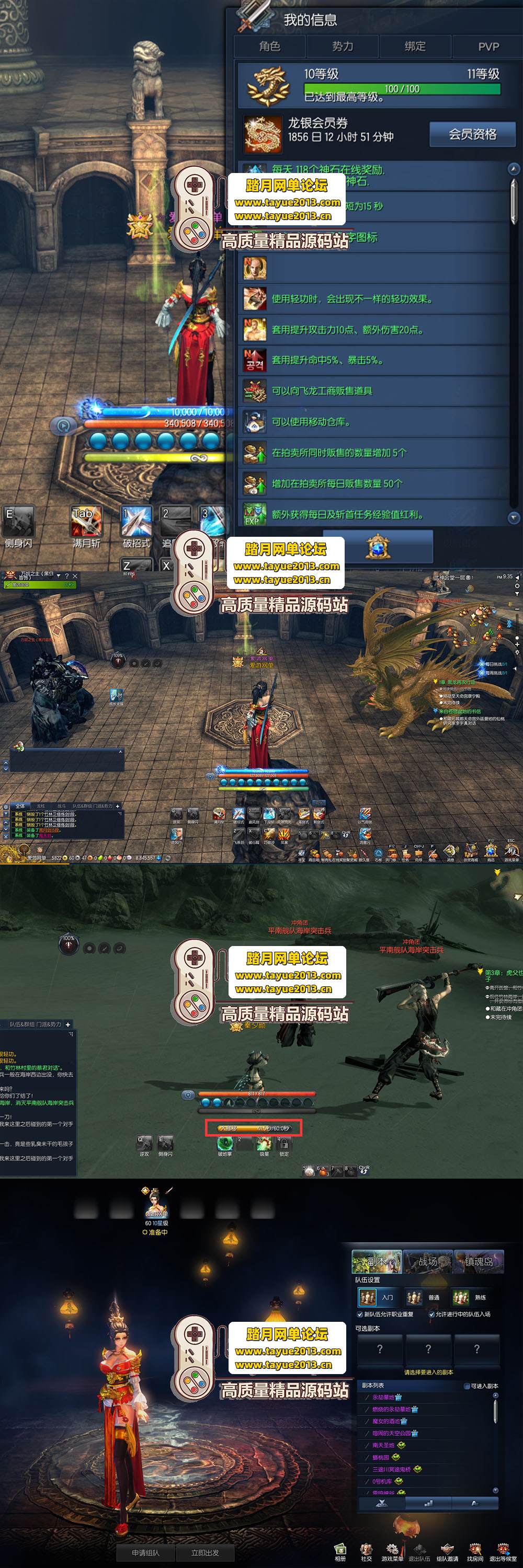Screen dimensions: 523x1568
Task: Select the PVP tab
Action: 487,47
